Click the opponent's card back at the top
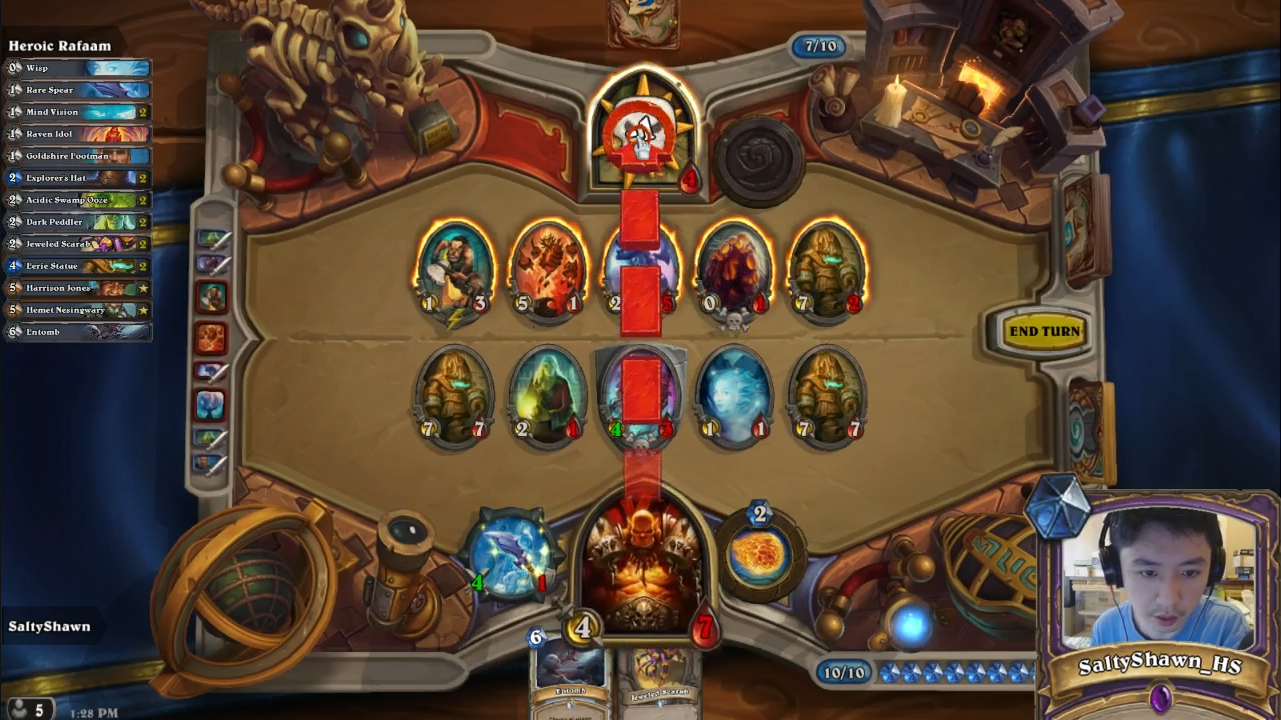1281x720 pixels. click(x=643, y=20)
